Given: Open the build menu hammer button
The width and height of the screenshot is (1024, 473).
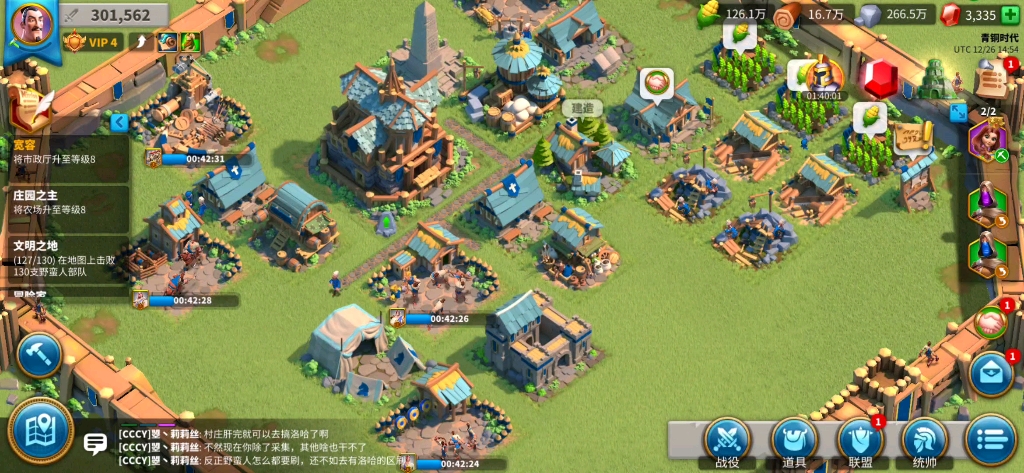Looking at the screenshot, I should (39, 354).
